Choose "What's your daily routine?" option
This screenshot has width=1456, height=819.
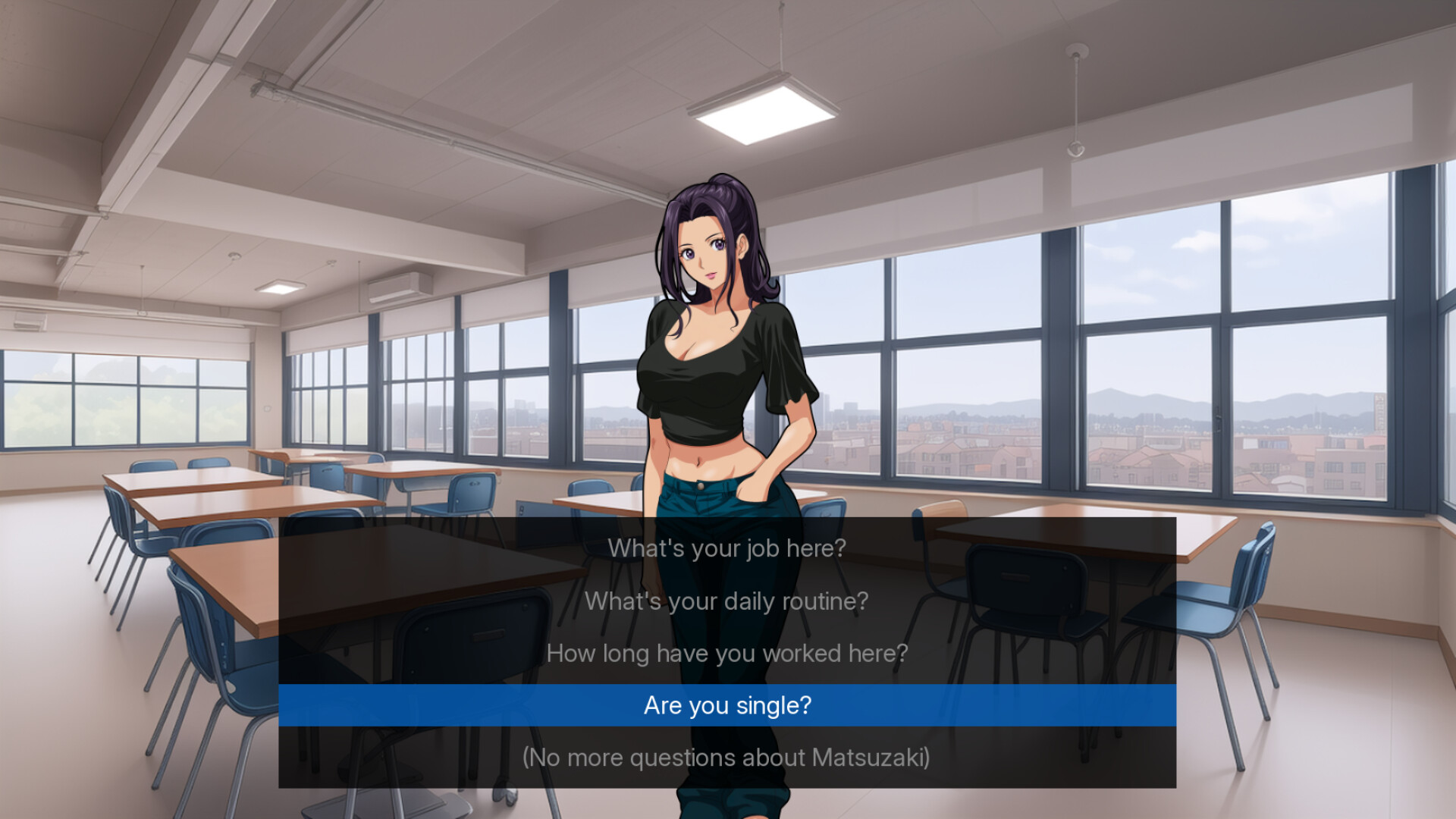click(726, 601)
